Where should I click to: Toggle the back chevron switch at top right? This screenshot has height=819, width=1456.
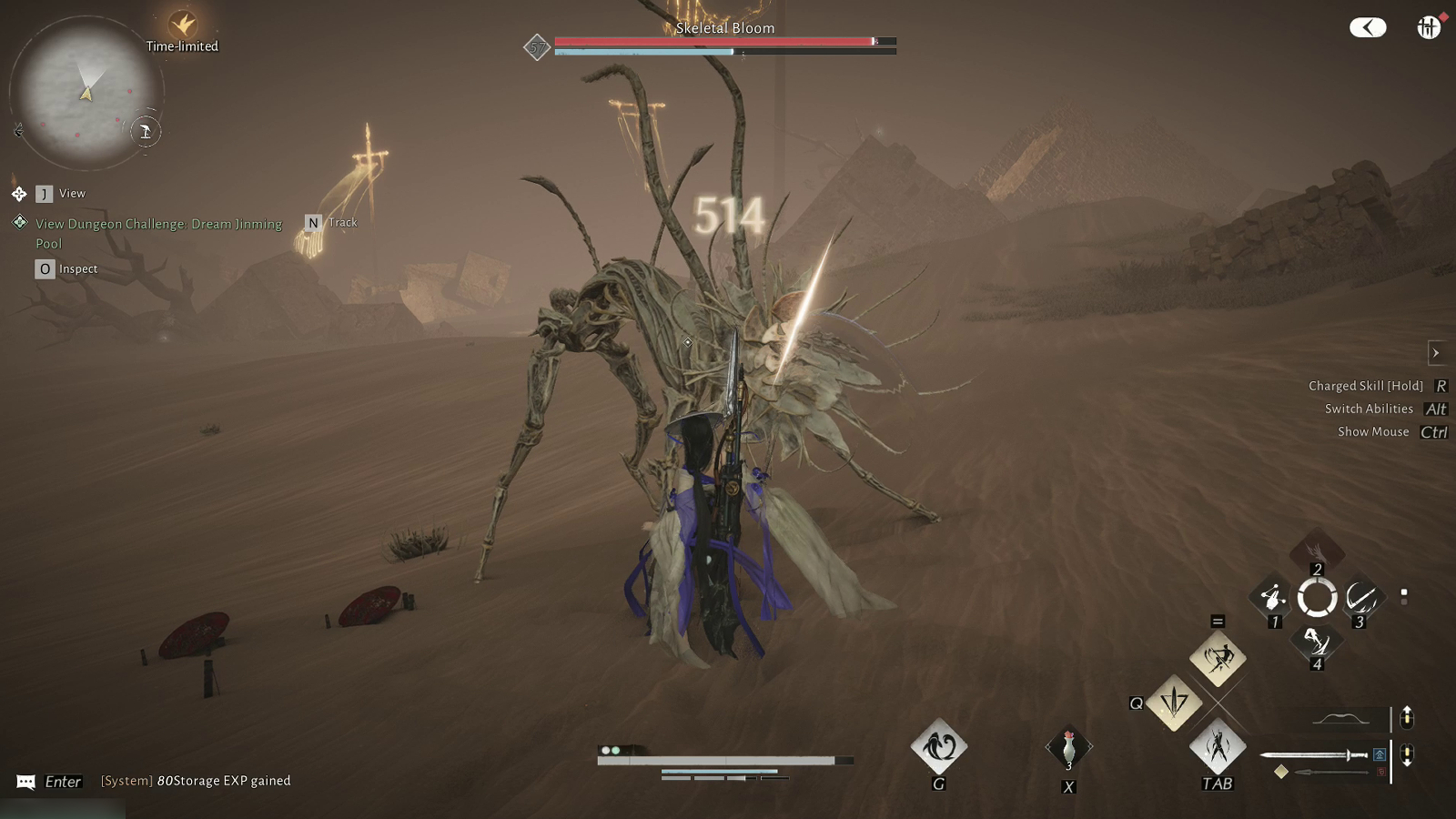tap(1369, 27)
